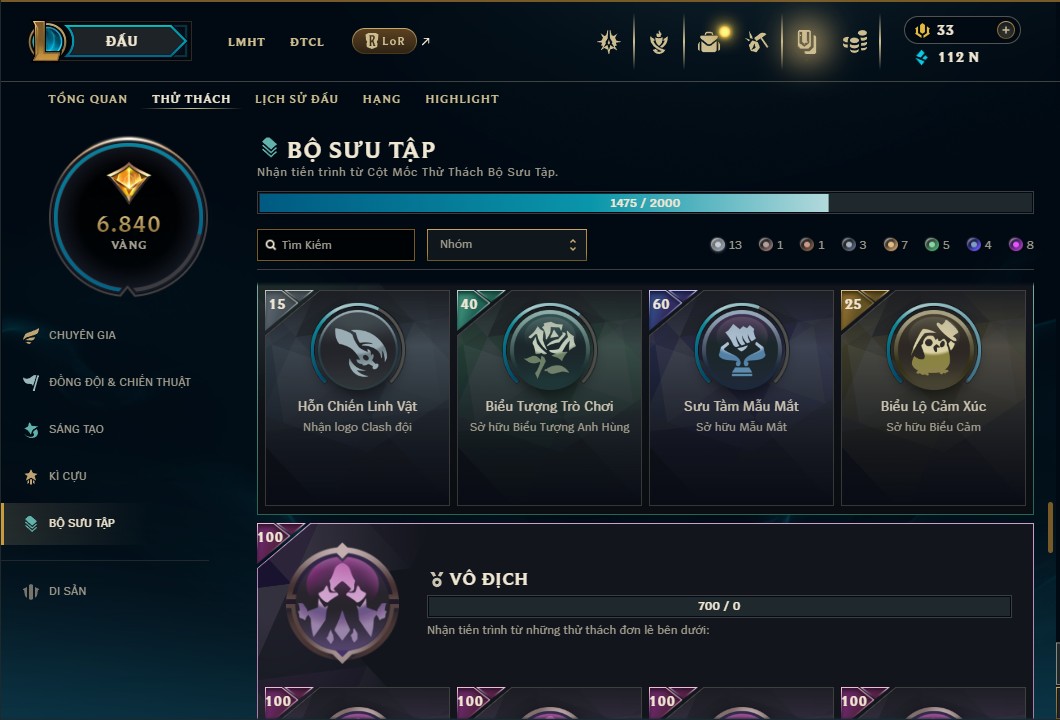Viewport: 1060px width, 720px height.
Task: Open the Hỗn Chiến Linh Vật challenge card
Action: tap(357, 397)
